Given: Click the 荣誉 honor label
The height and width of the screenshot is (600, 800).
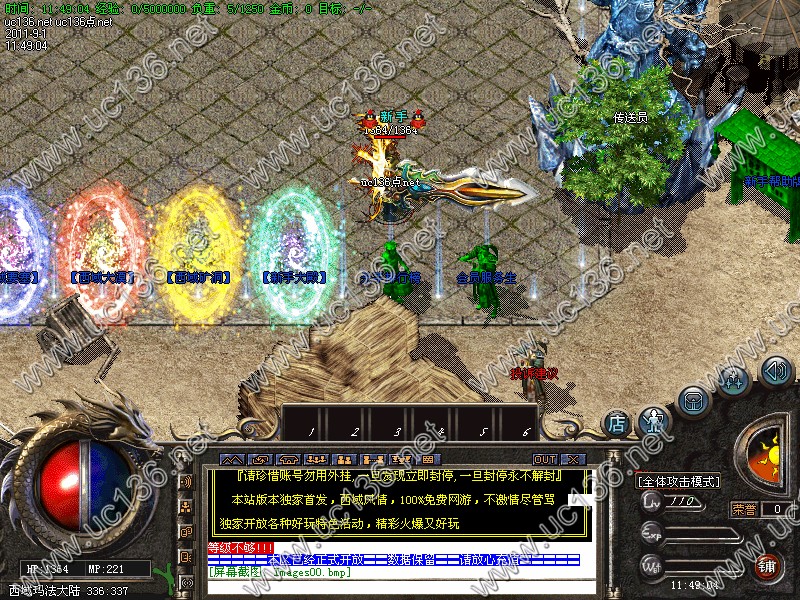Looking at the screenshot, I should point(743,508).
